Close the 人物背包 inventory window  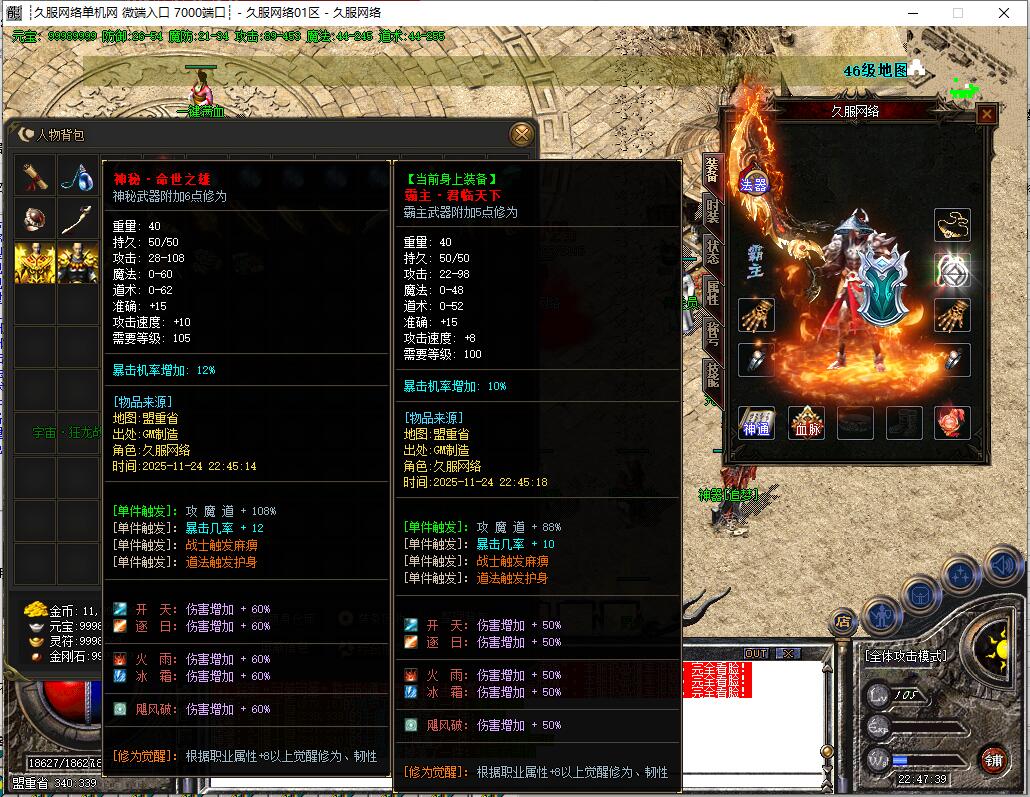click(x=521, y=134)
